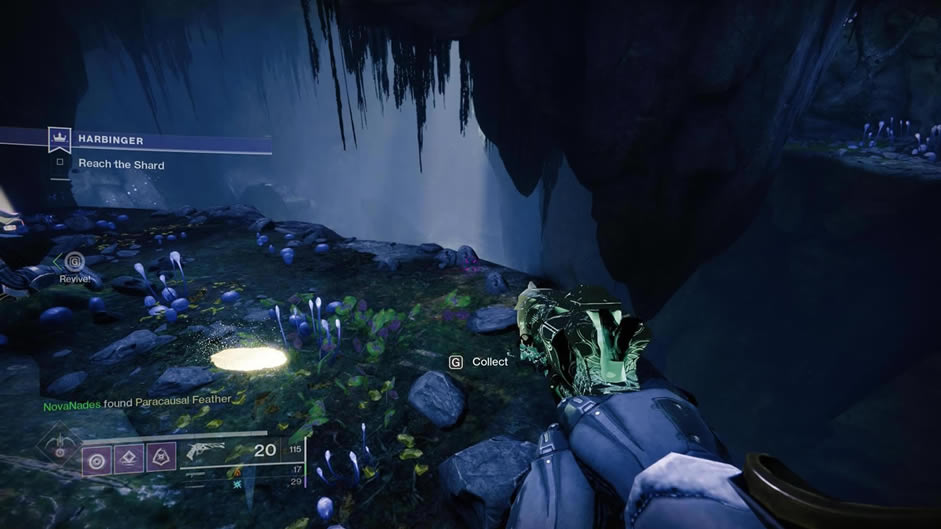This screenshot has width=941, height=529.
Task: Activate the third purple ability icon
Action: 162,457
